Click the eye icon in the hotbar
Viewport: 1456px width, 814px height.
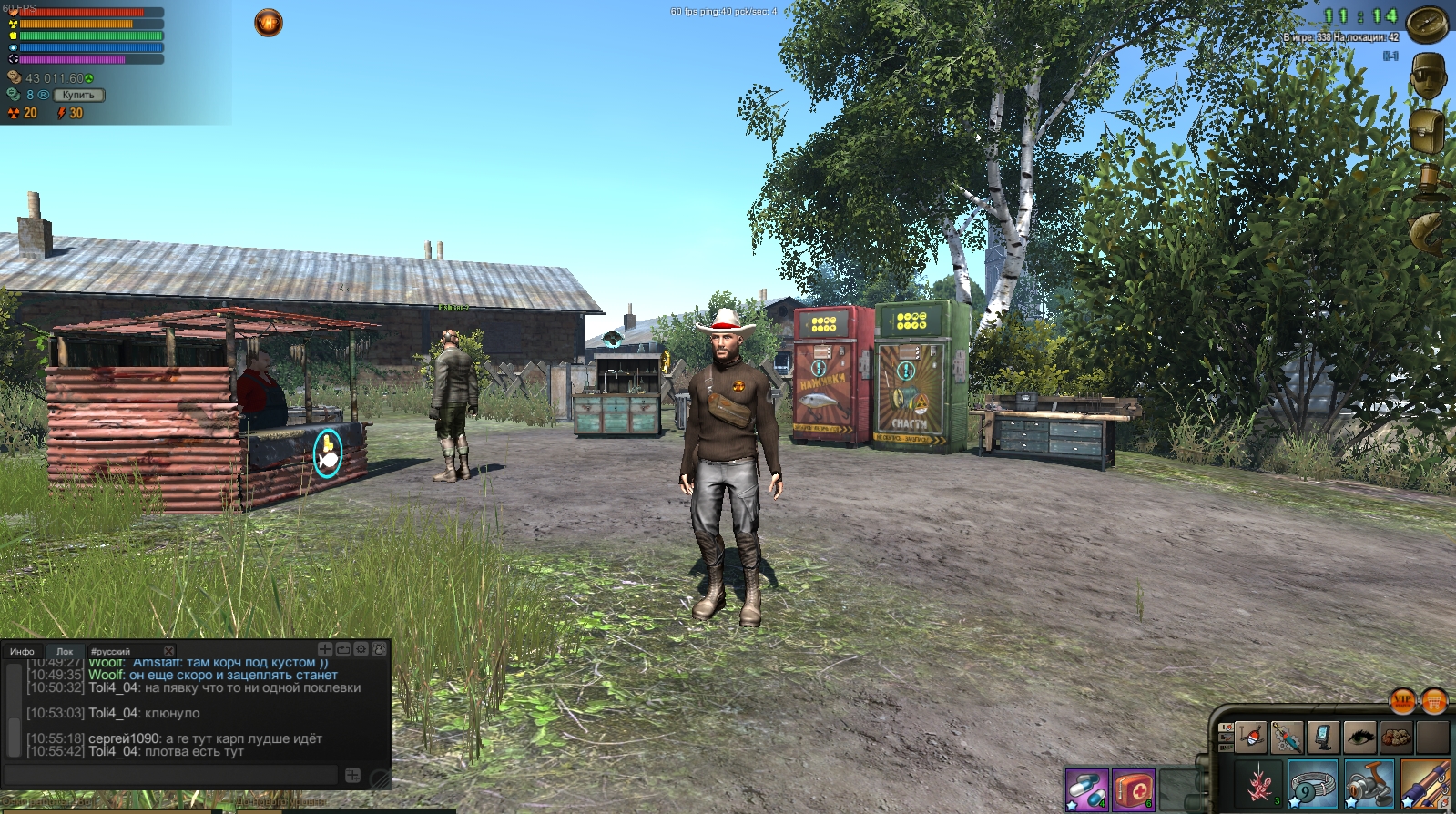coord(1359,737)
